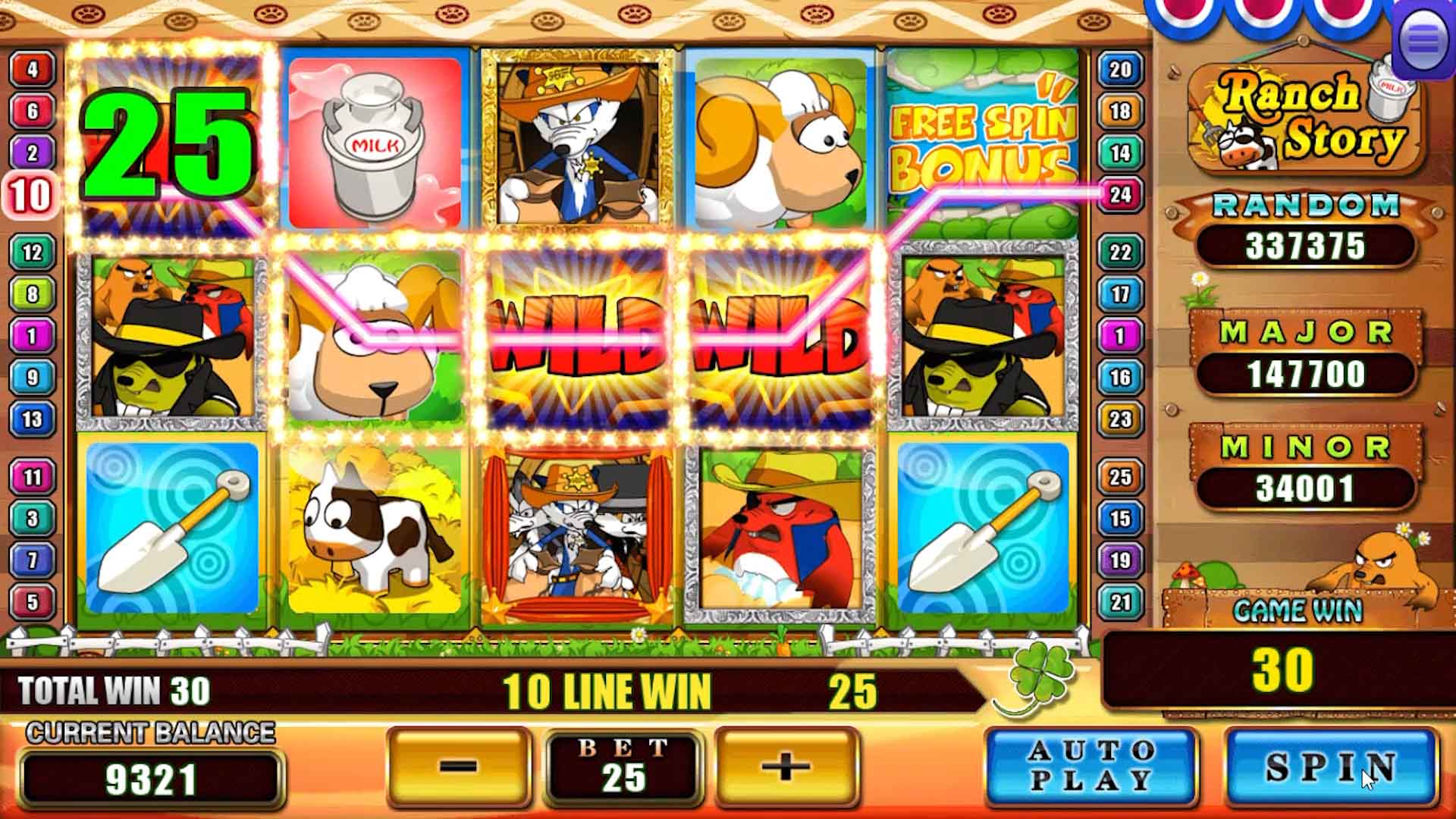Select payline number 11 marker
This screenshot has height=819, width=1456.
32,477
